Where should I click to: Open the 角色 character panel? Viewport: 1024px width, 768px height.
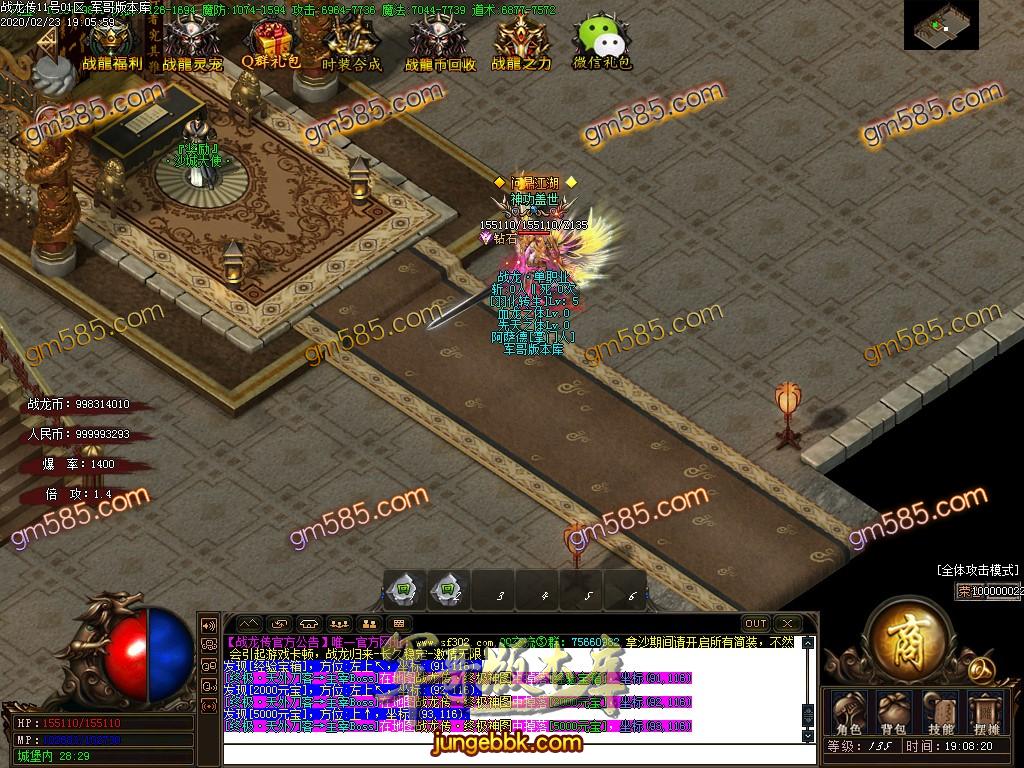[x=848, y=711]
